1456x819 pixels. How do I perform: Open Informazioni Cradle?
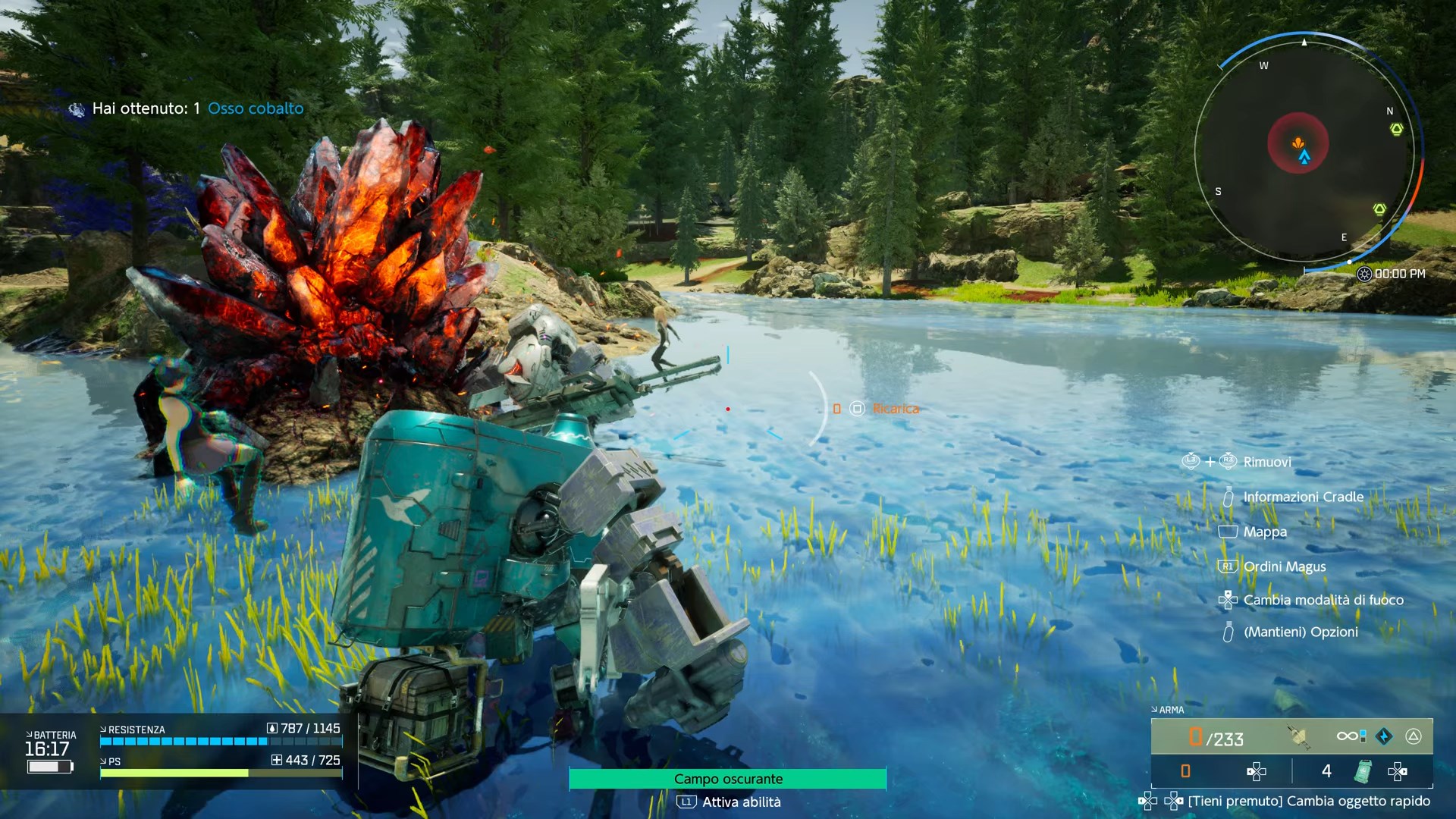pyautogui.click(x=1303, y=497)
